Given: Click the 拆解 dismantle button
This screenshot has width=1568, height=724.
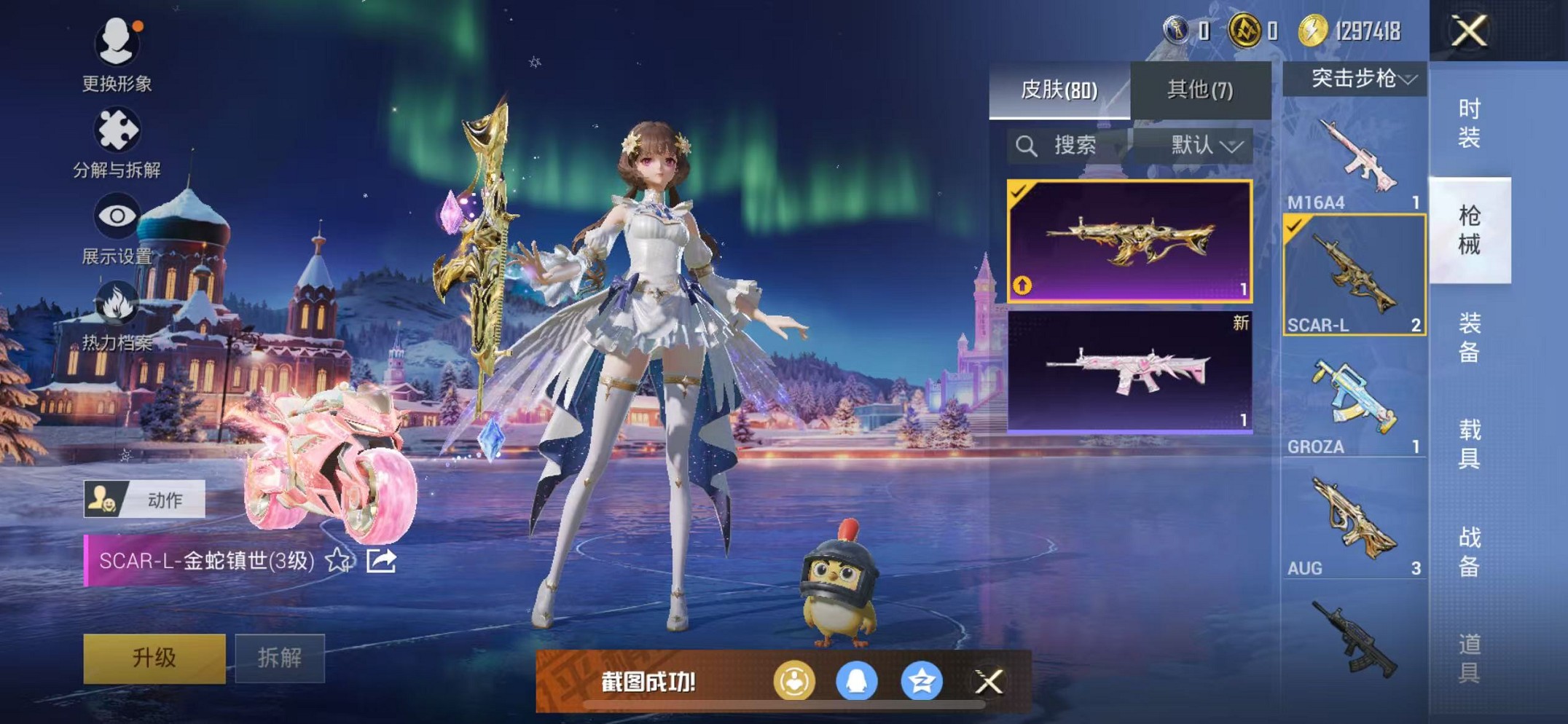Looking at the screenshot, I should coord(280,658).
